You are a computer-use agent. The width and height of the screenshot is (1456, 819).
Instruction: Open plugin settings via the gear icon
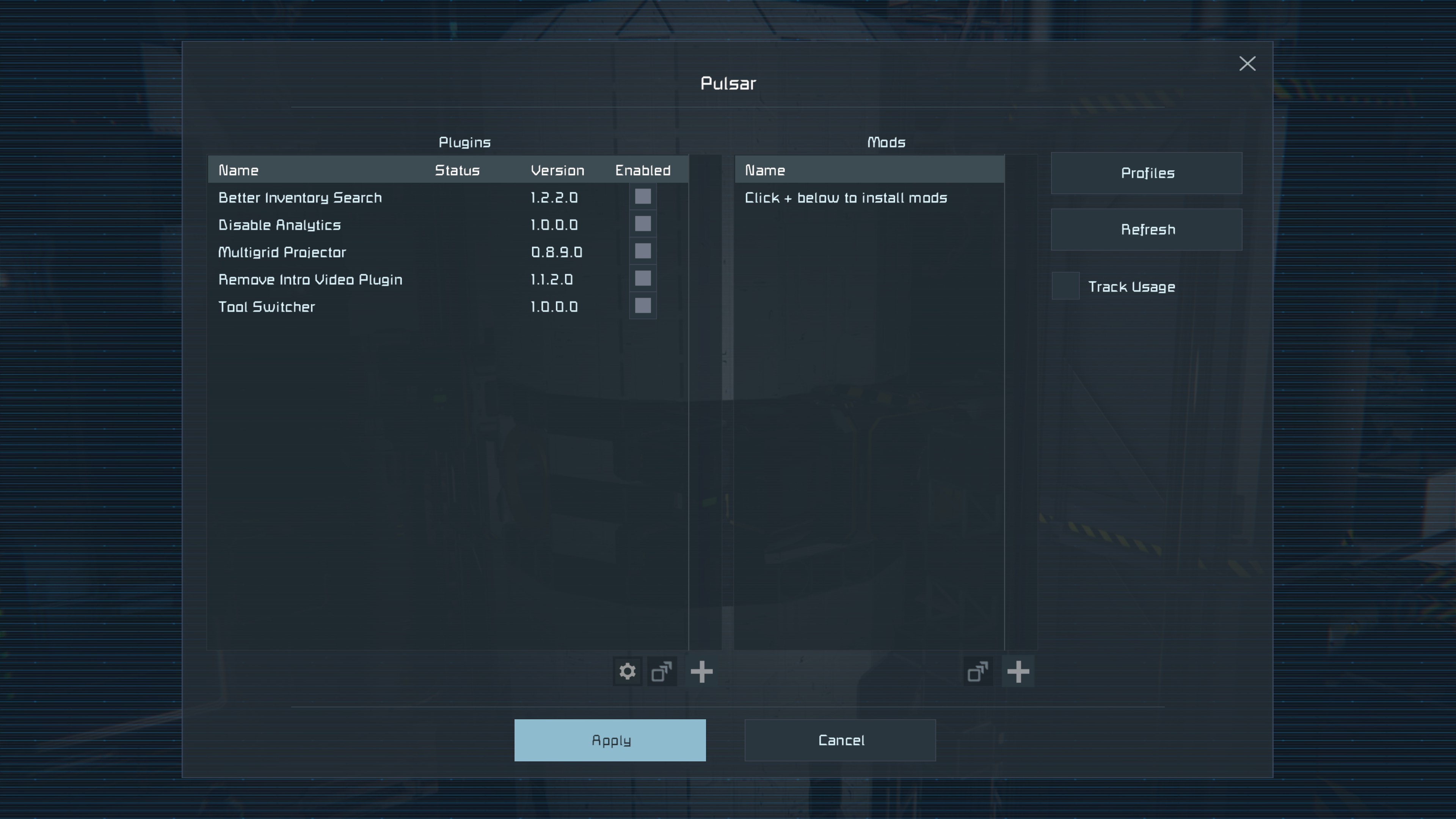pyautogui.click(x=628, y=672)
